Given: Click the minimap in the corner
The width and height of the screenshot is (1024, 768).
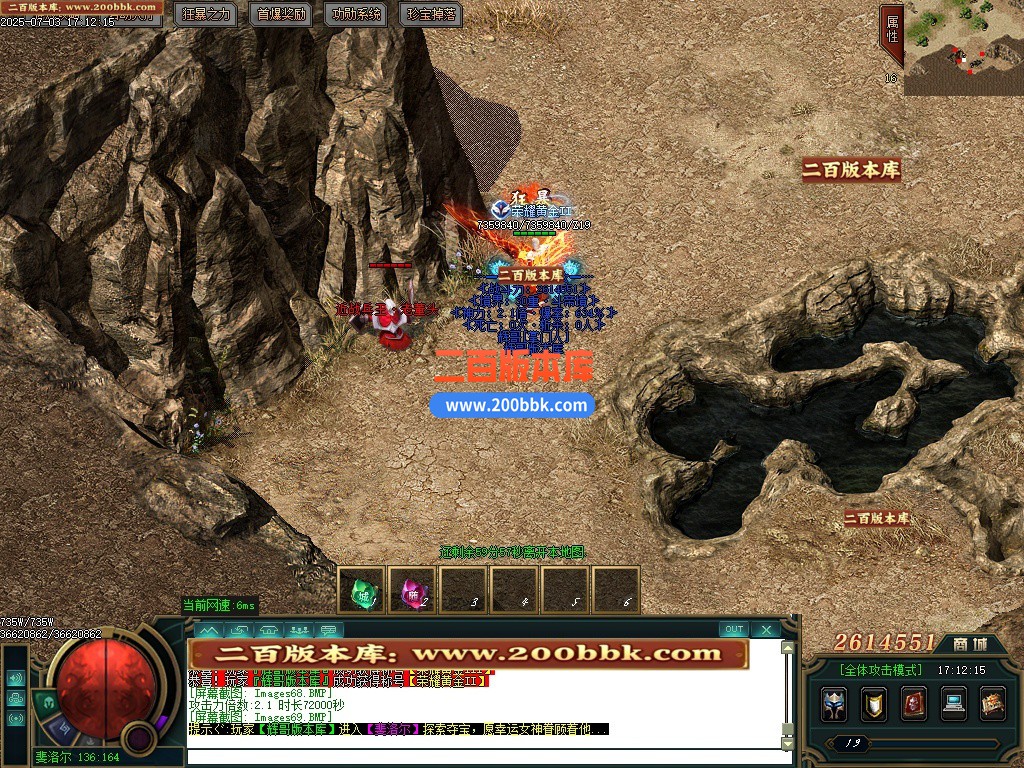Looking at the screenshot, I should (x=963, y=48).
